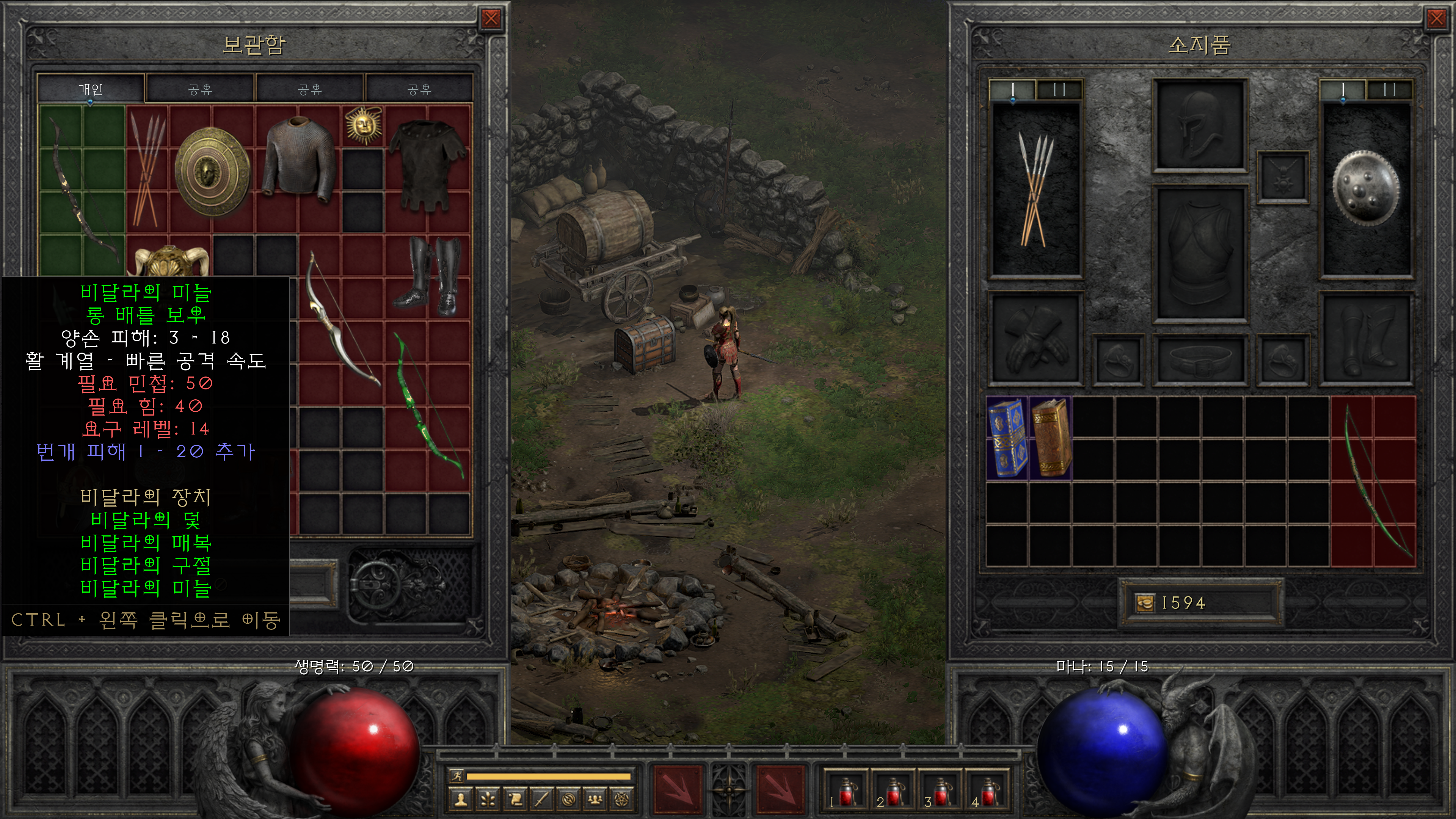This screenshot has height=819, width=1456.
Task: Open the character sheet bust icon
Action: (461, 799)
